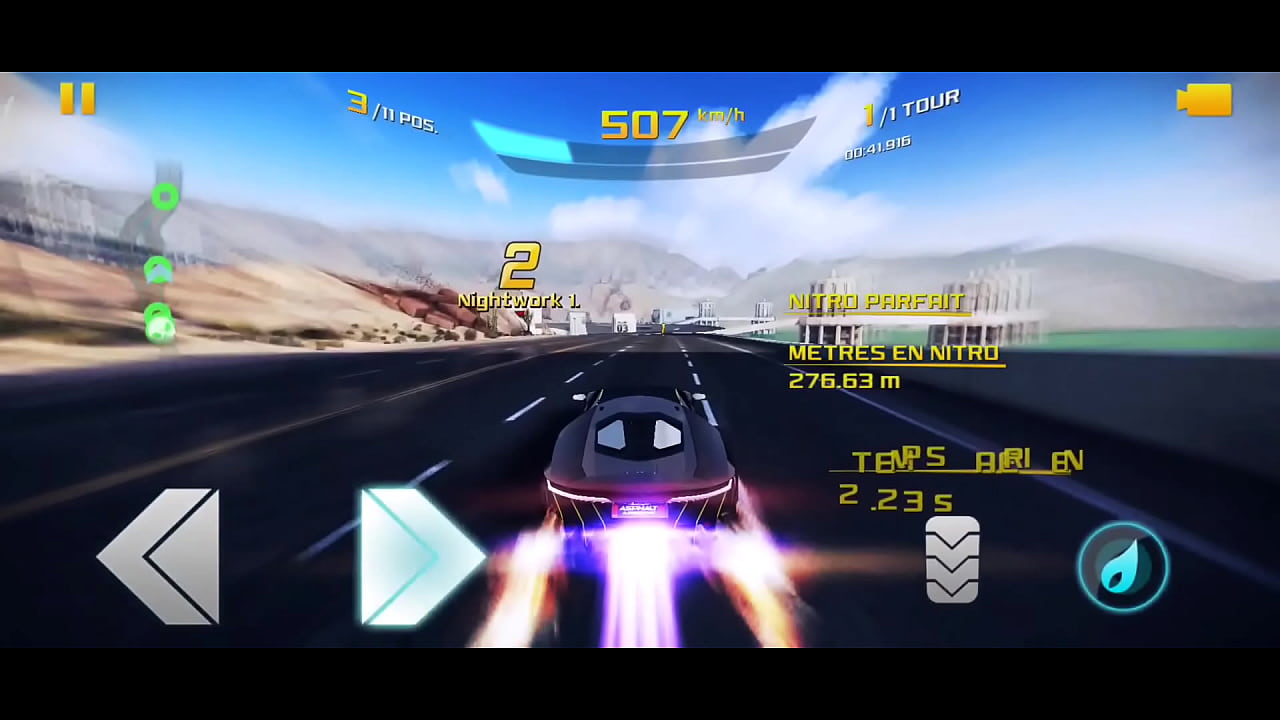
Task: Click the Nightwork 1 rival name label
Action: point(521,299)
